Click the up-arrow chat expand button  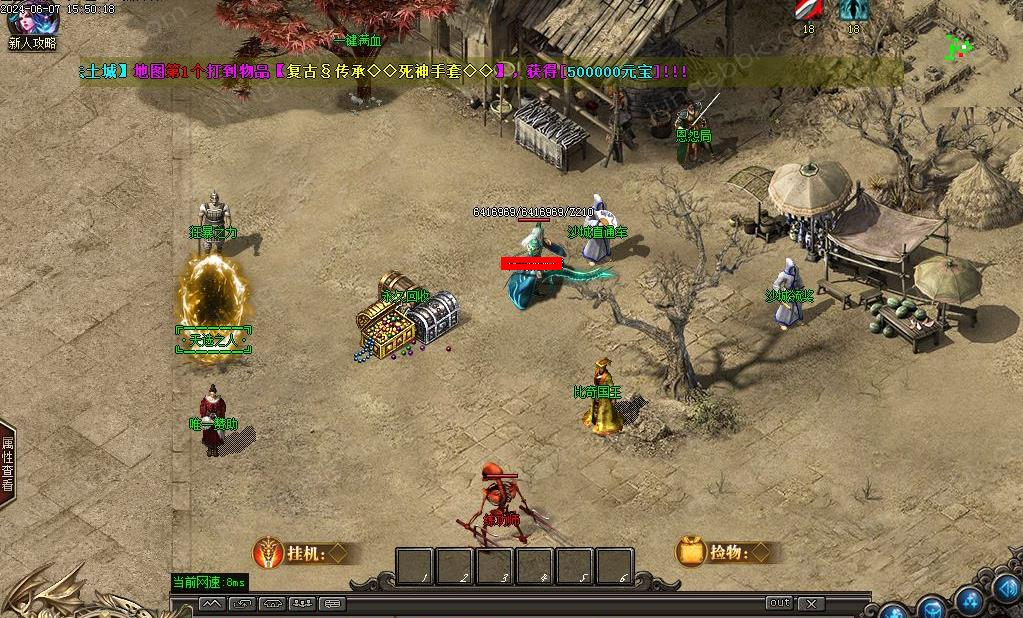click(212, 603)
